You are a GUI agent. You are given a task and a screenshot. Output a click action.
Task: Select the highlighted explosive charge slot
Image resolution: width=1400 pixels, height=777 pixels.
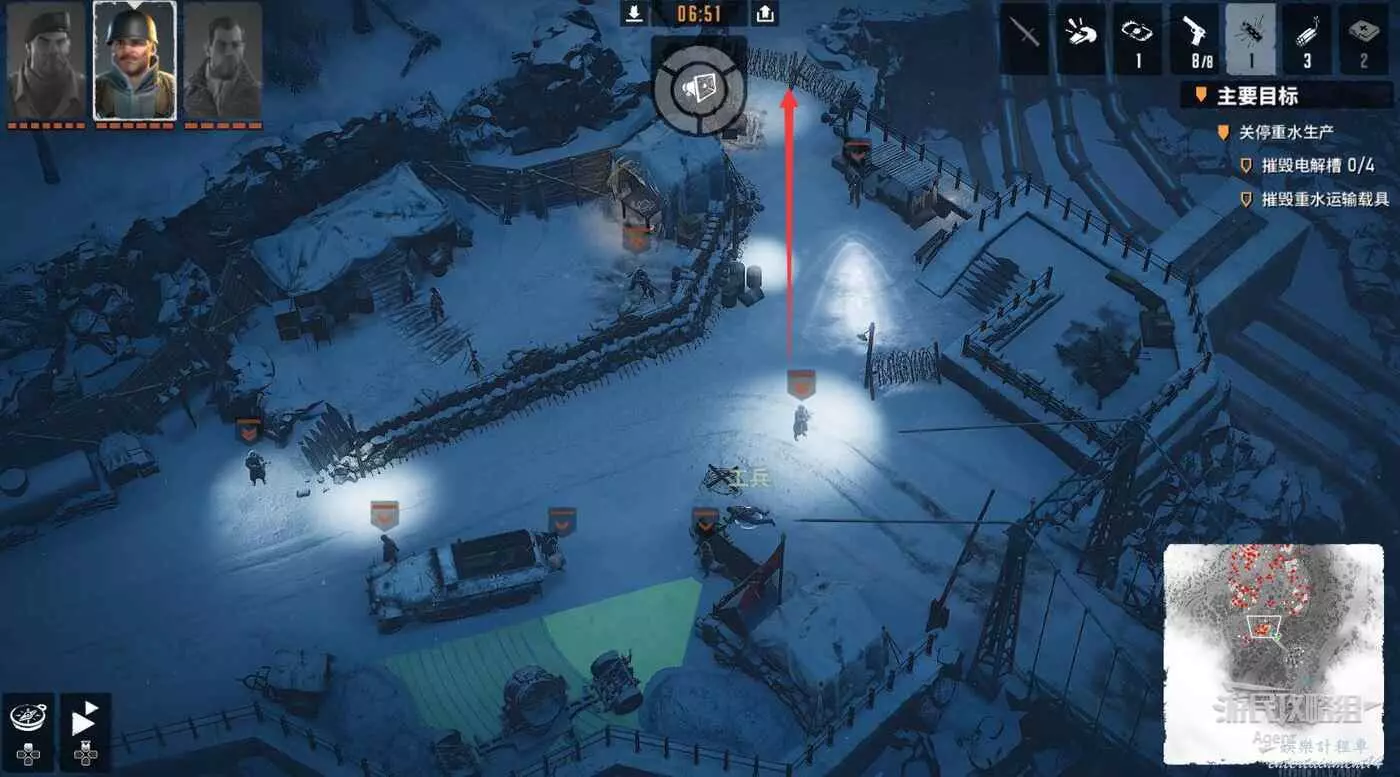tap(1250, 38)
